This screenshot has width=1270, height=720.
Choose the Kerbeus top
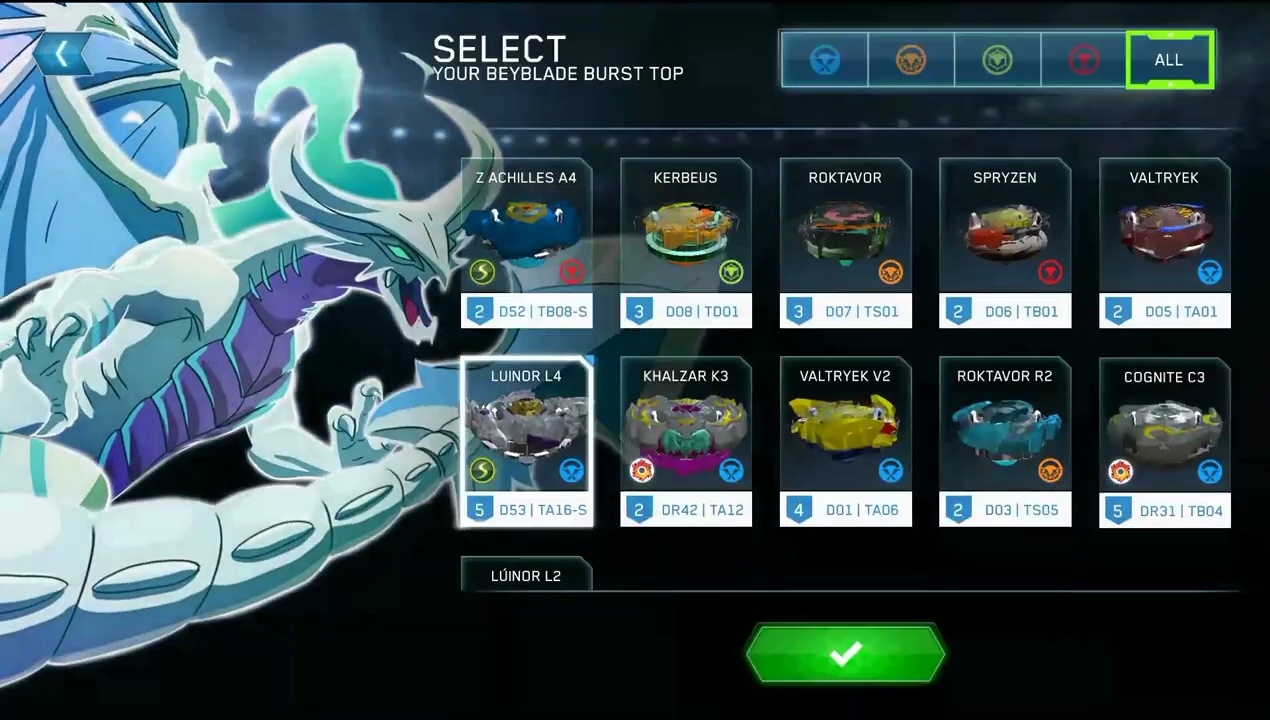pos(685,243)
